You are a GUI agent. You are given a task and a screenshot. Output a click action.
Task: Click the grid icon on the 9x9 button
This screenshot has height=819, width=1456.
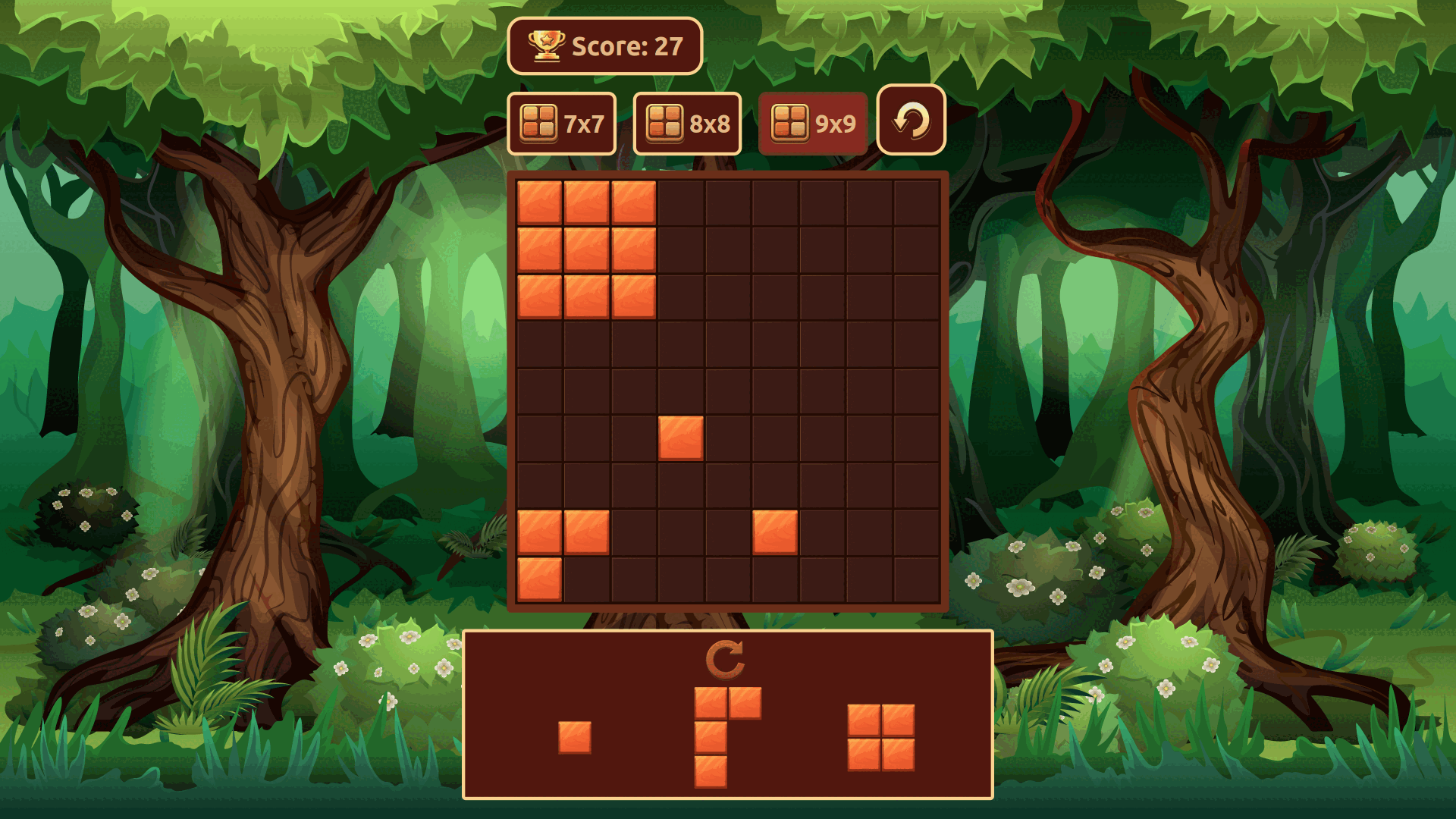pos(789,121)
